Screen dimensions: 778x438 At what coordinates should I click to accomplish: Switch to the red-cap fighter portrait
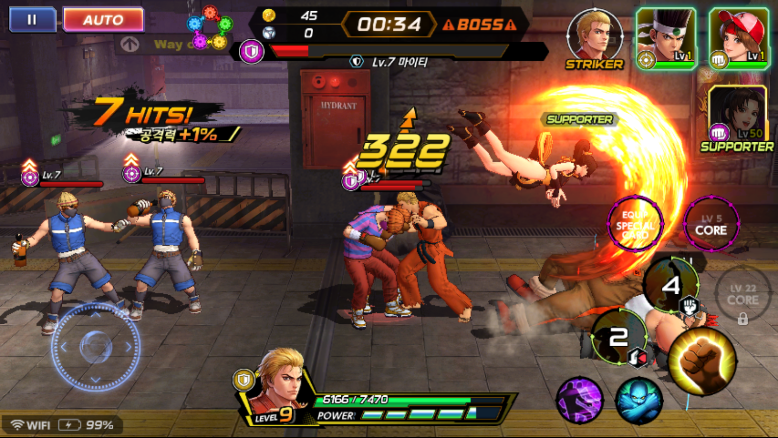[x=737, y=37]
